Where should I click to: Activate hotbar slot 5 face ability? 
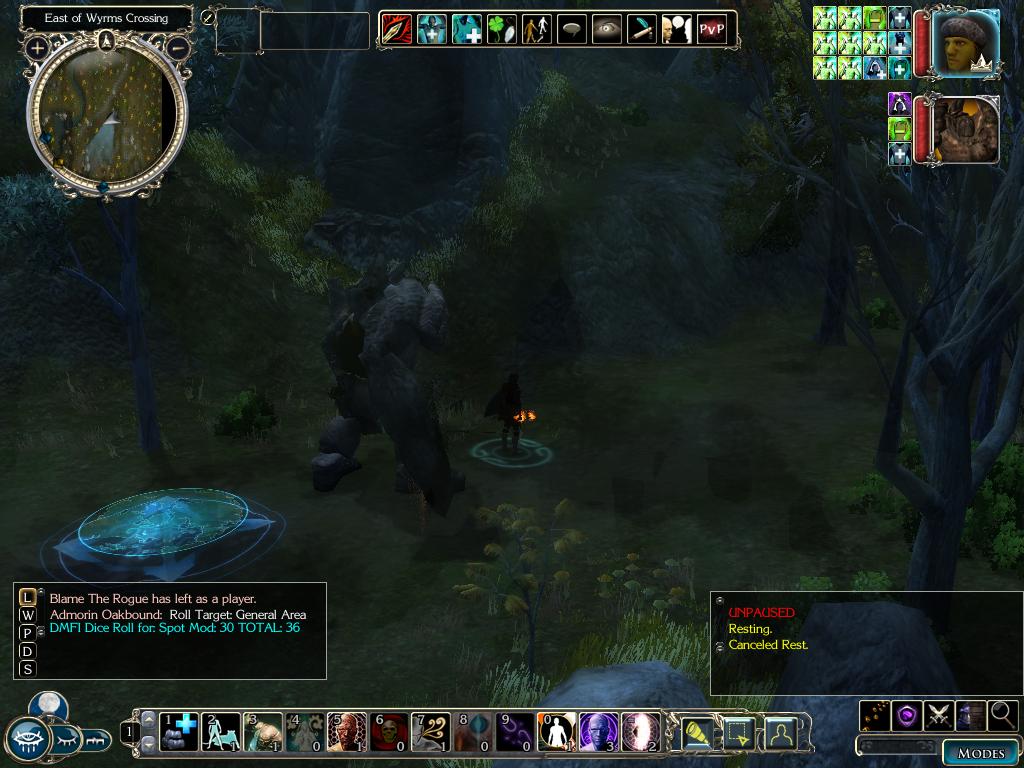[x=348, y=732]
